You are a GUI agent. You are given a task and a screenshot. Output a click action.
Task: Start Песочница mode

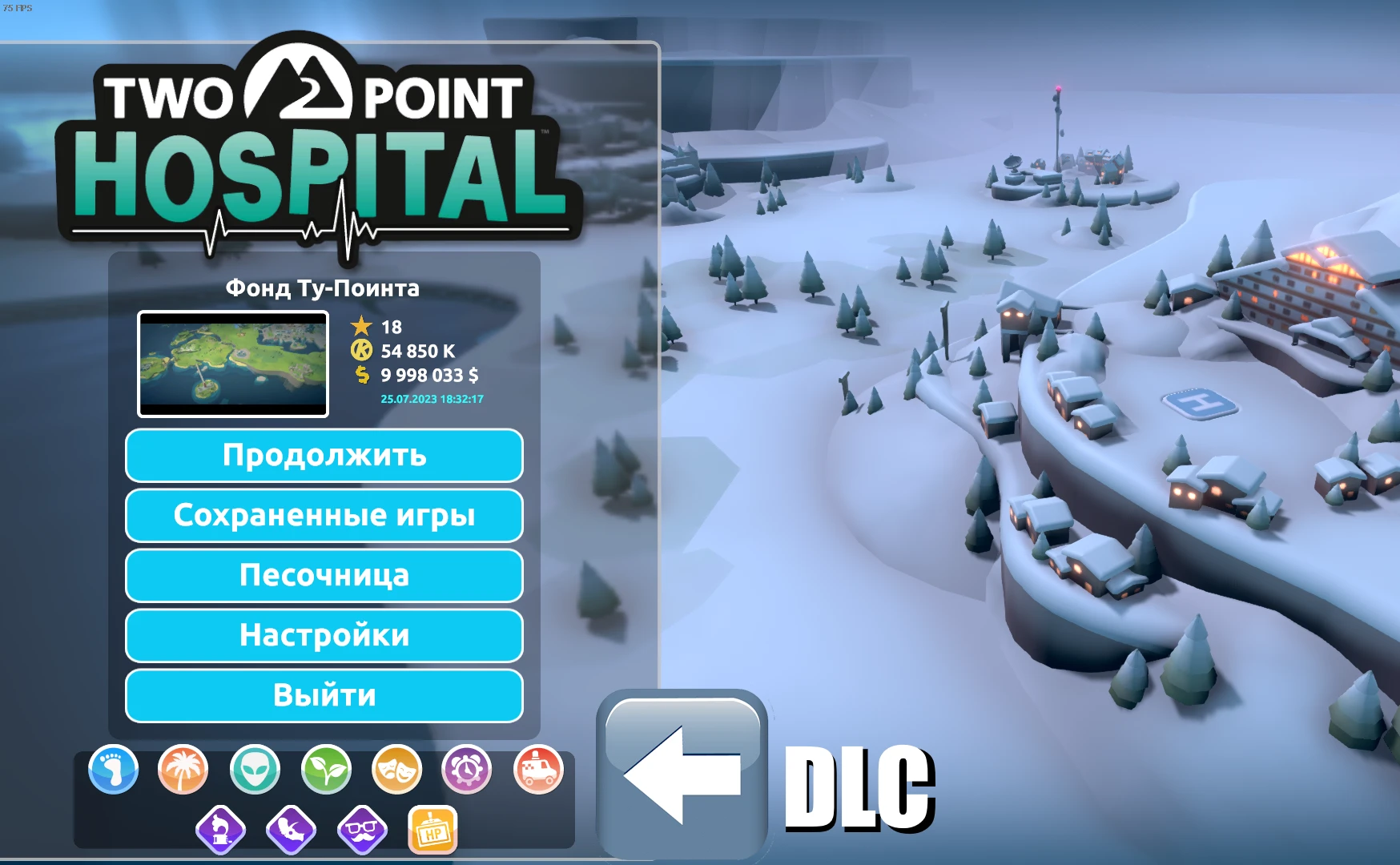pyautogui.click(x=324, y=576)
